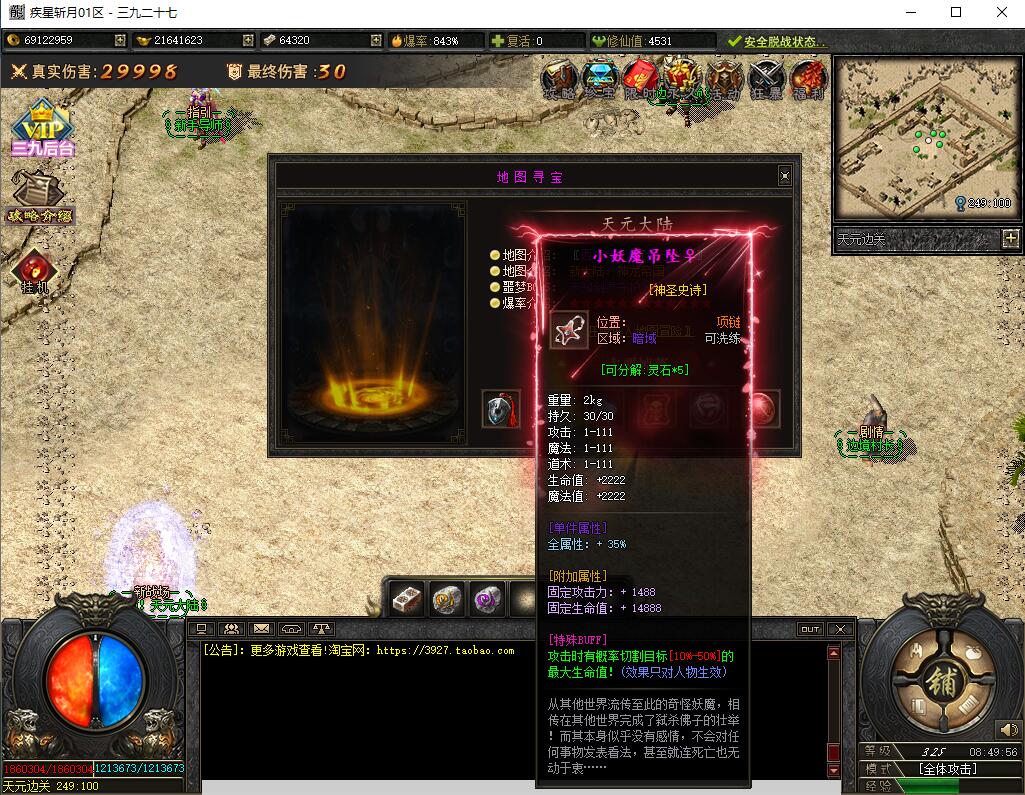The width and height of the screenshot is (1025, 795).
Task: Toggle the sound speaker icon
Action: pos(1007,731)
